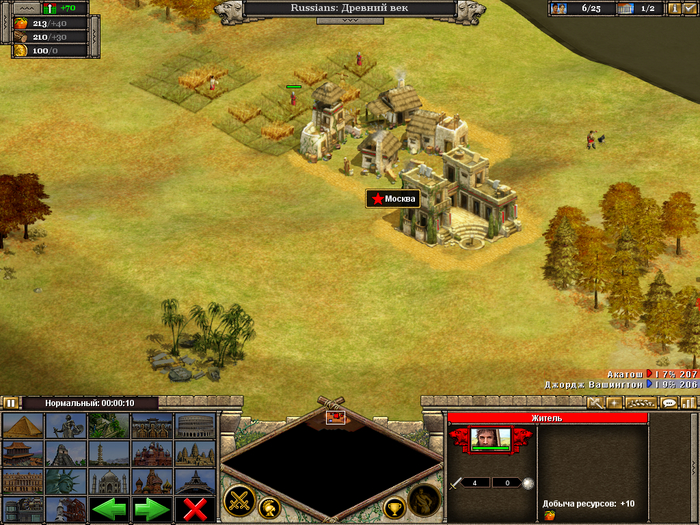Show next build page with right arrow

coord(152,509)
